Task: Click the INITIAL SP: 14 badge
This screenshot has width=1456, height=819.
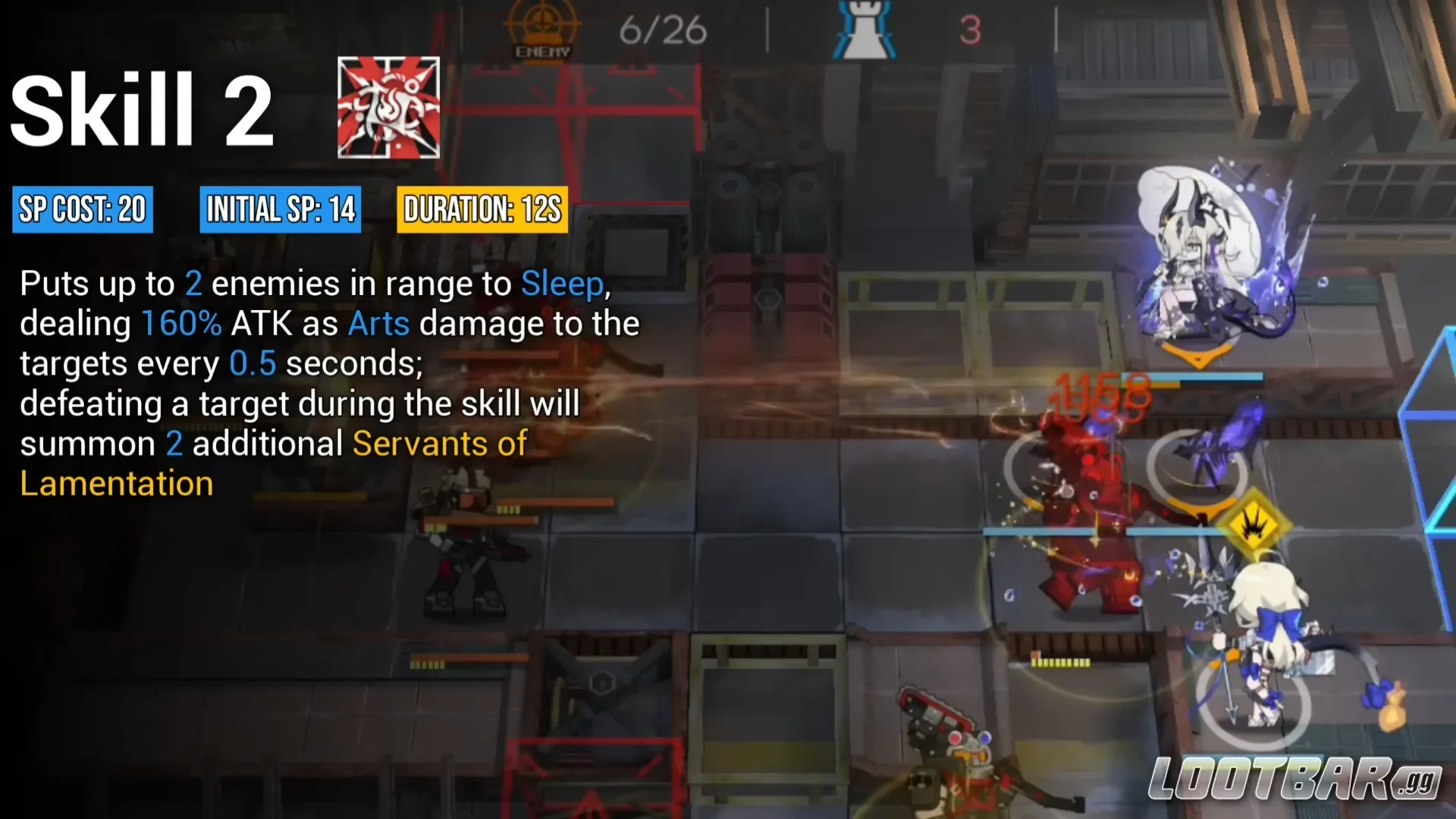Action: click(x=280, y=210)
